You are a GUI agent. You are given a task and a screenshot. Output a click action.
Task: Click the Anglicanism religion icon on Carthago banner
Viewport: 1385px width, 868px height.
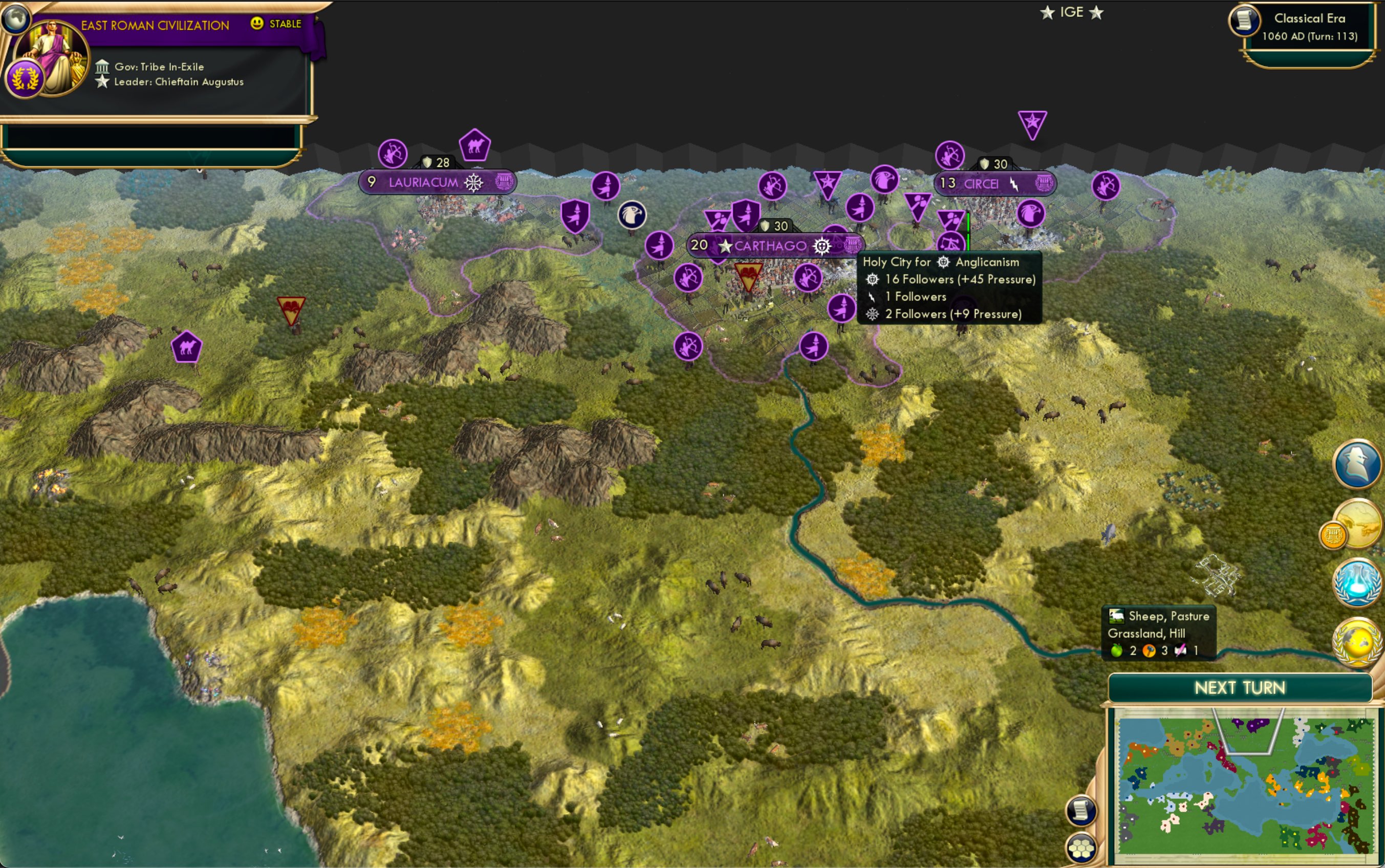[x=823, y=245]
